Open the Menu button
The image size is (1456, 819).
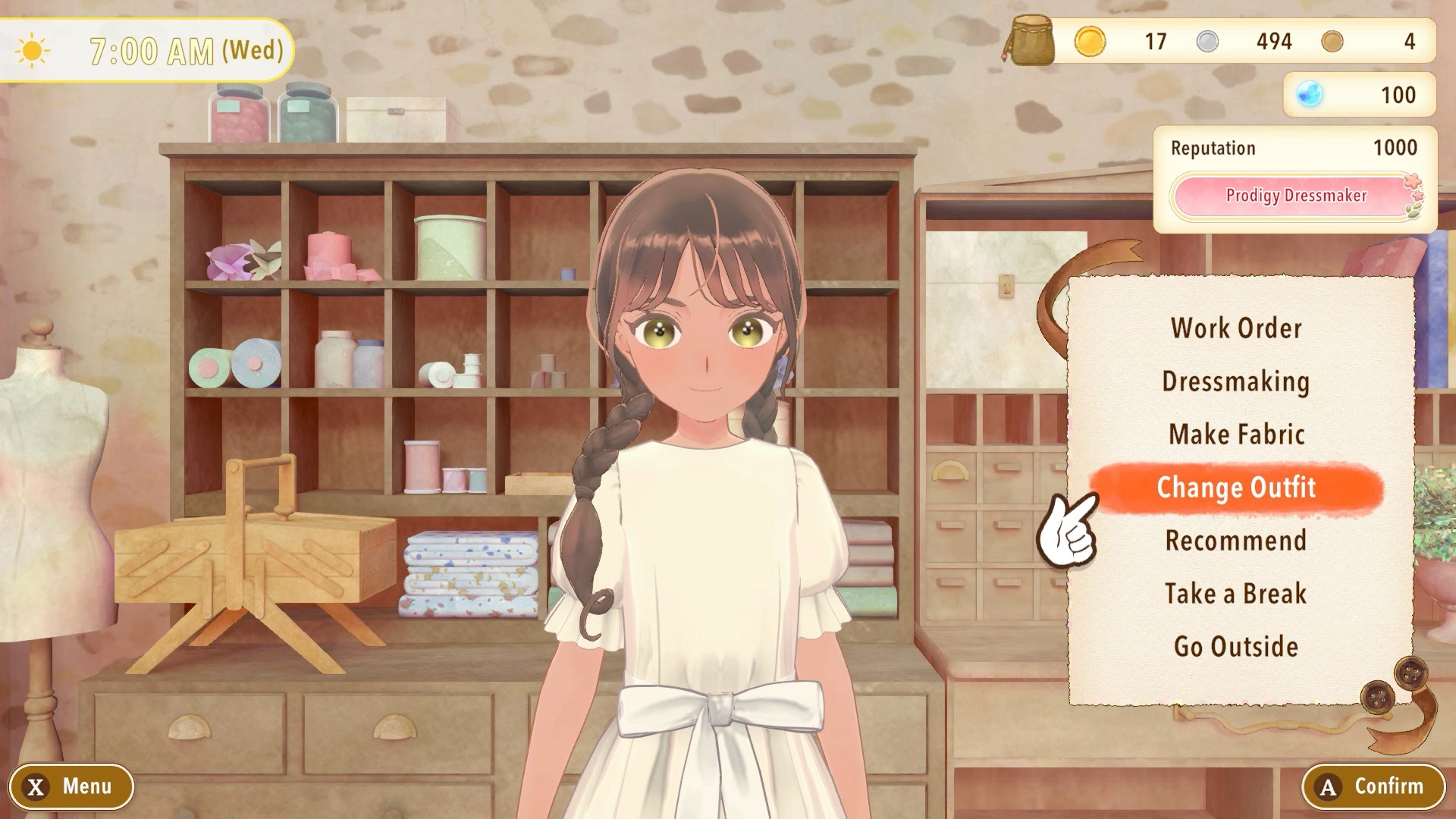point(71,786)
